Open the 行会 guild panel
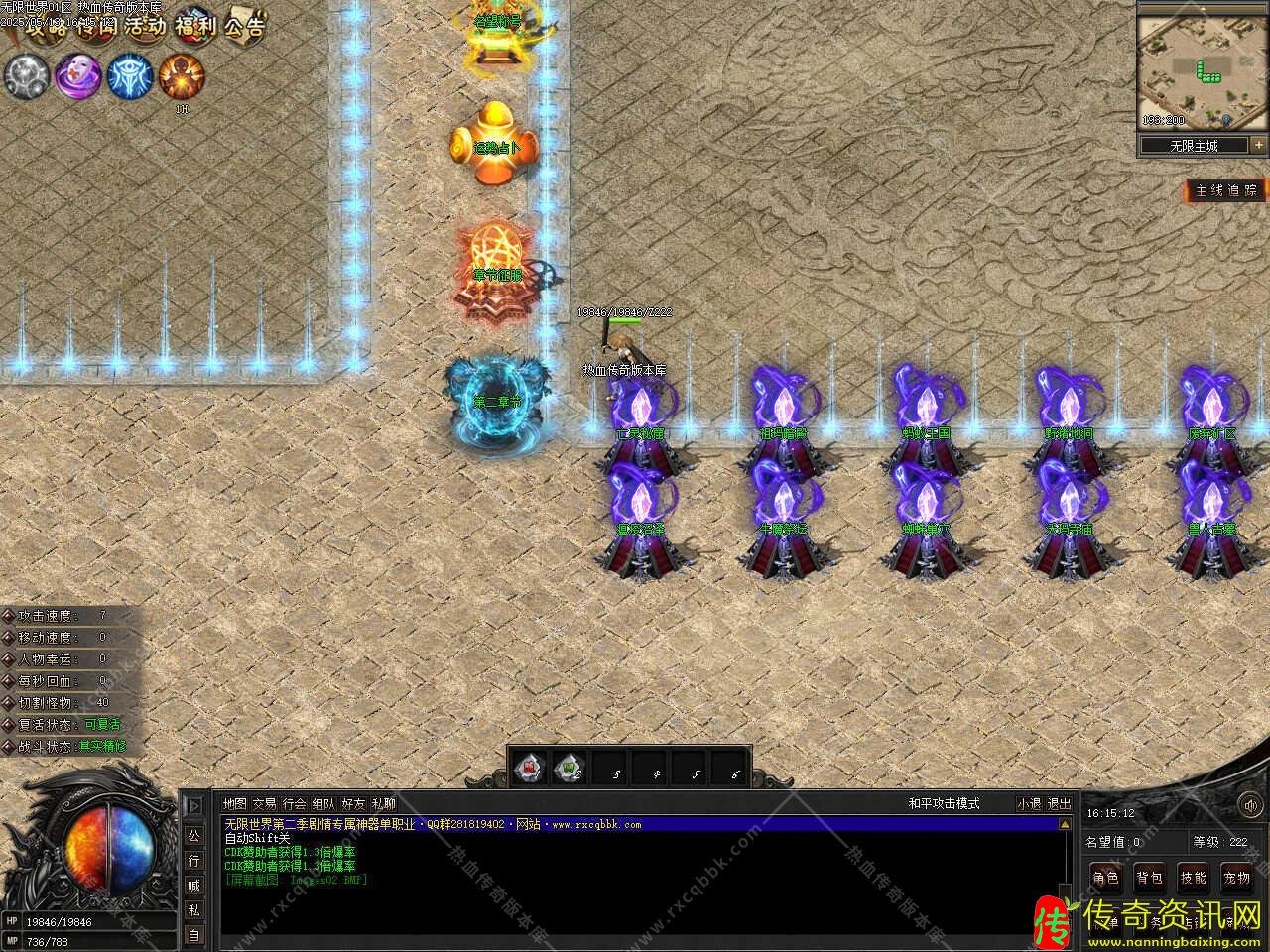Viewport: 1270px width, 952px height. tap(294, 803)
